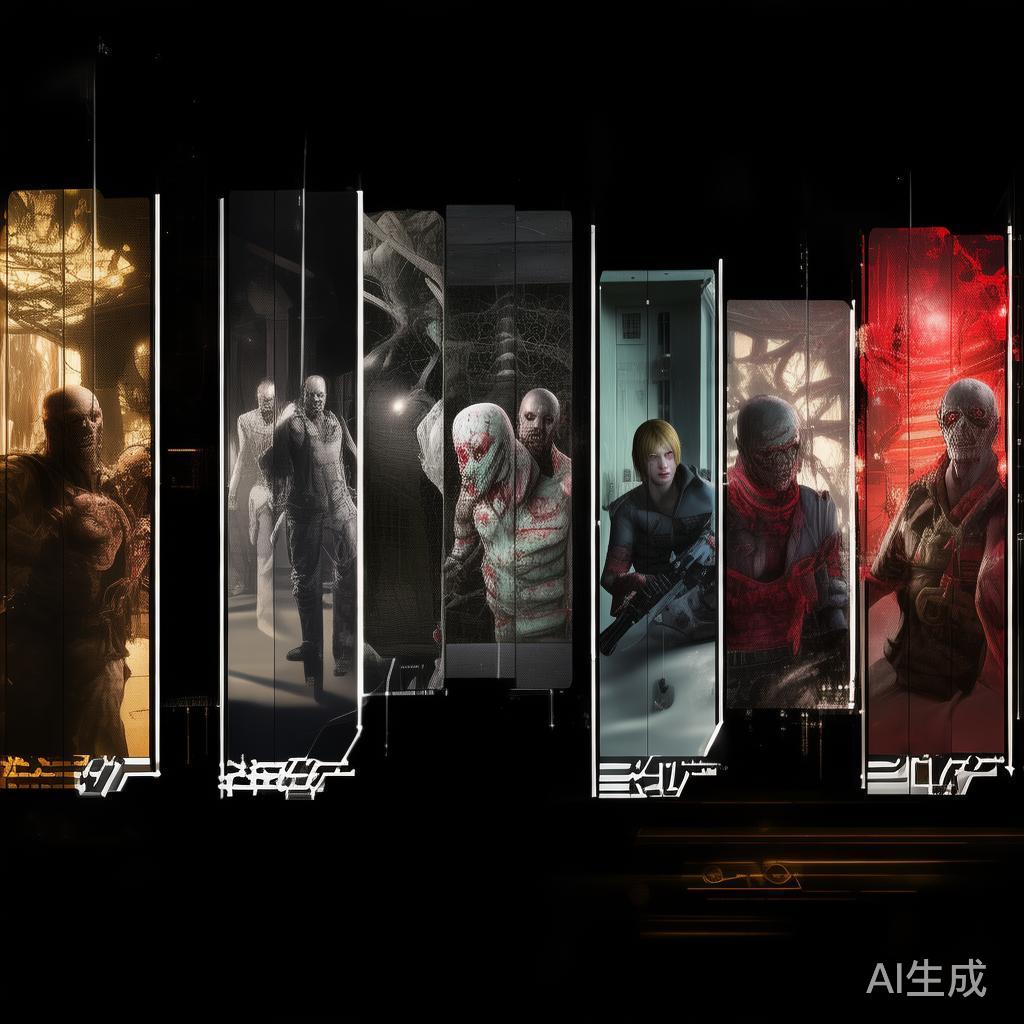
Task: Choose the grayscale panel with two walking figures
Action: [291, 470]
